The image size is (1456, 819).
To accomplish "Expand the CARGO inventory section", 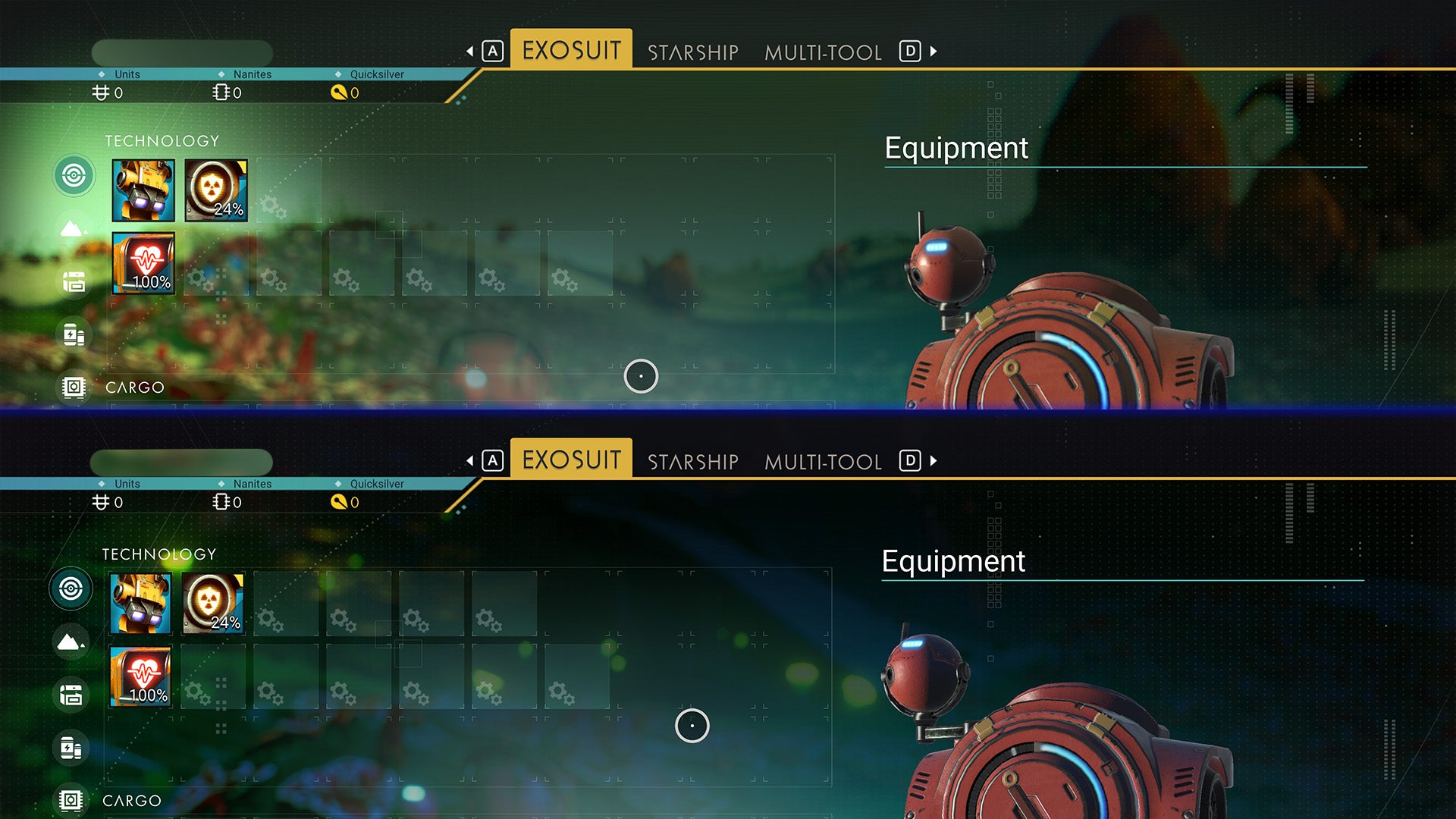I will [133, 388].
